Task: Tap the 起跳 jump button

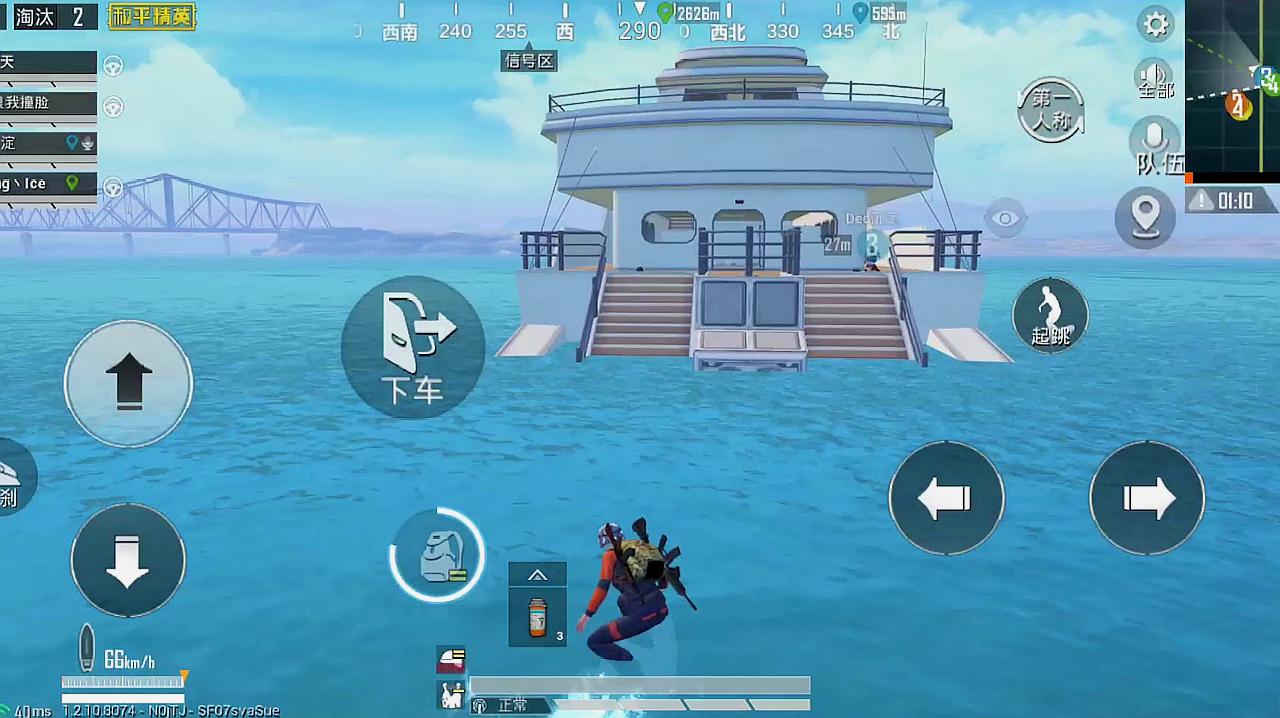Action: (x=1050, y=316)
